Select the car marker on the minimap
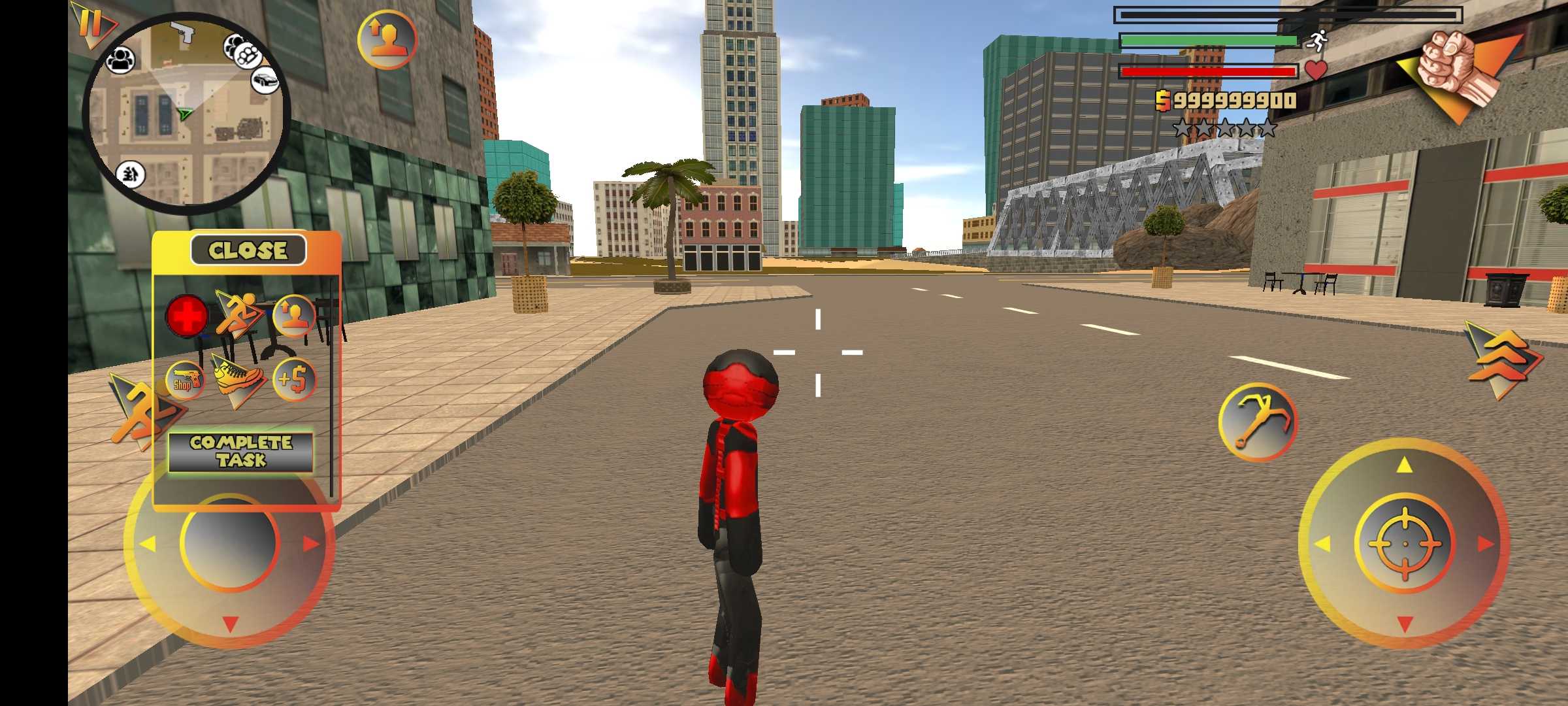 (x=265, y=80)
